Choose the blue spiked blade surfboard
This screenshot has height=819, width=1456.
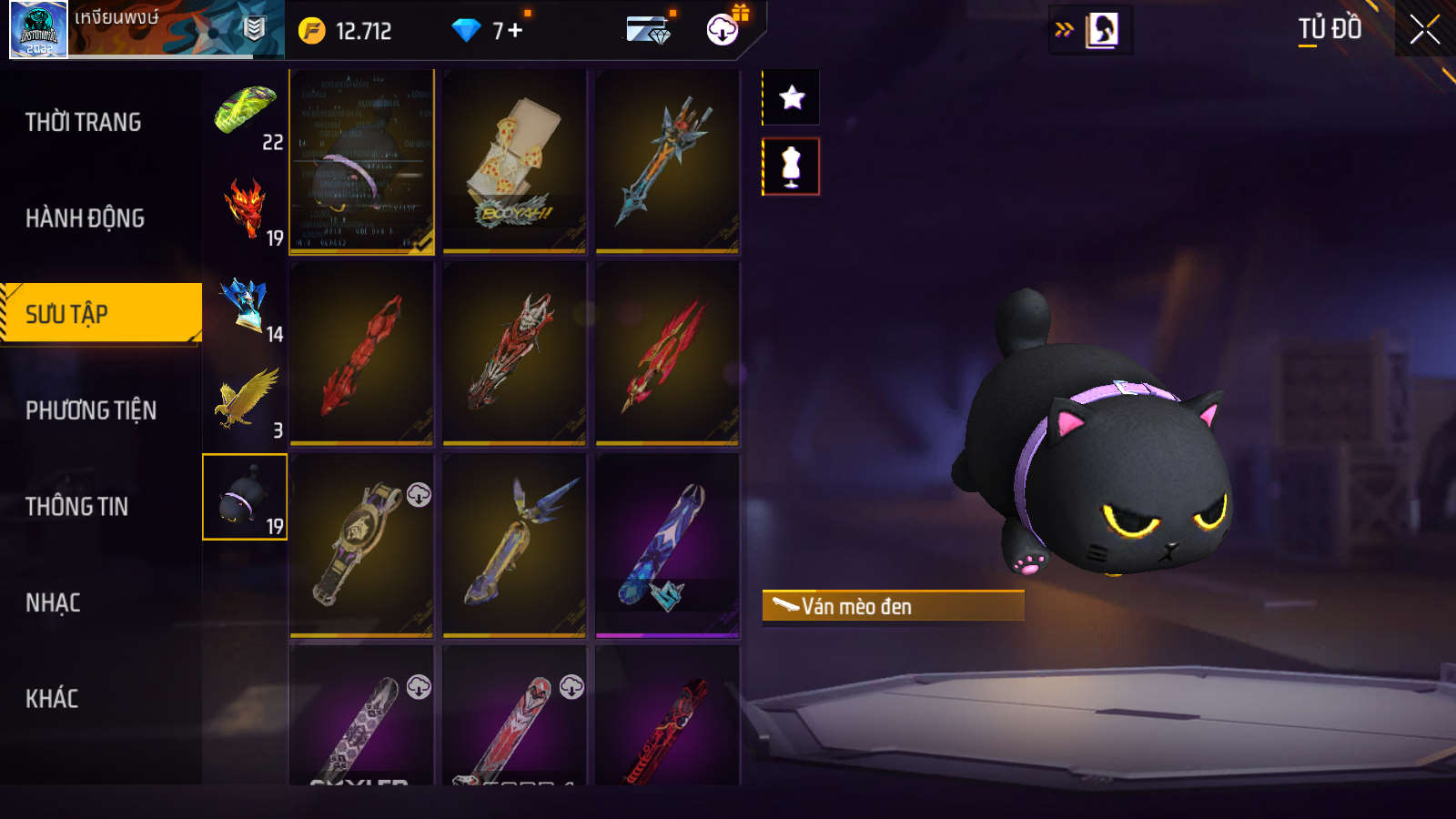pyautogui.click(x=667, y=161)
